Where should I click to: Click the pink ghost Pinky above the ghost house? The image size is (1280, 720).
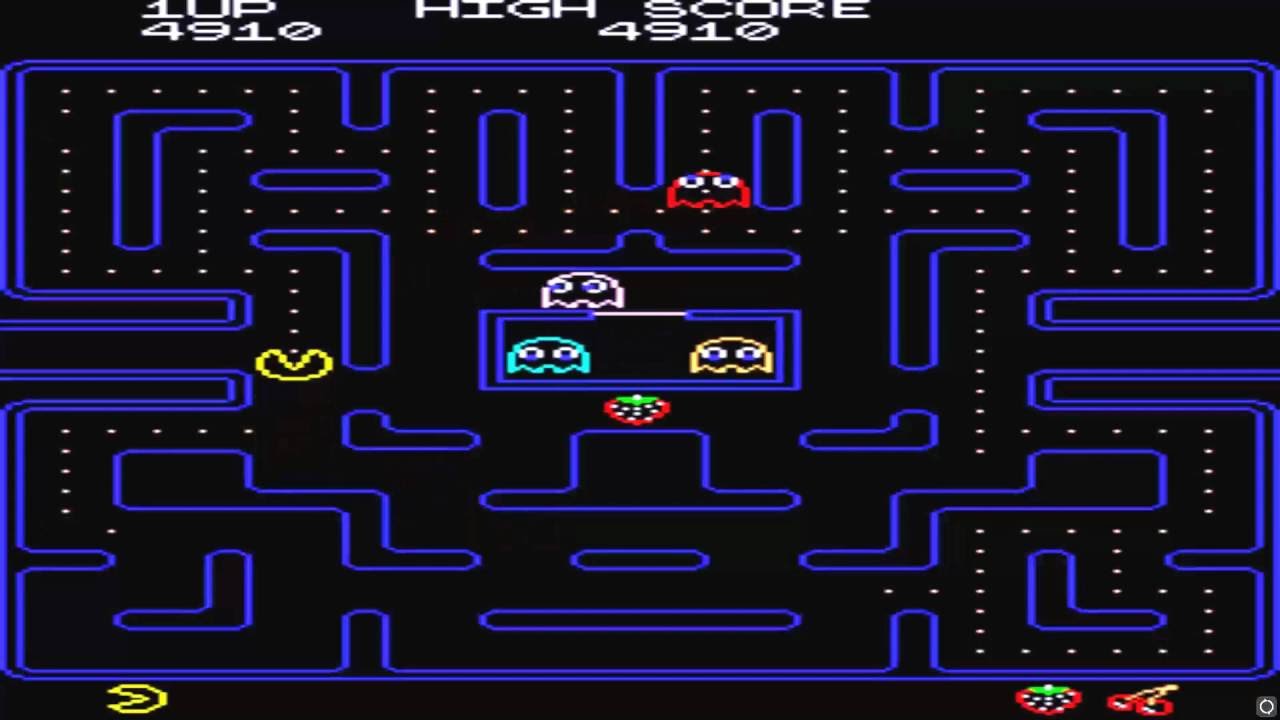[583, 292]
